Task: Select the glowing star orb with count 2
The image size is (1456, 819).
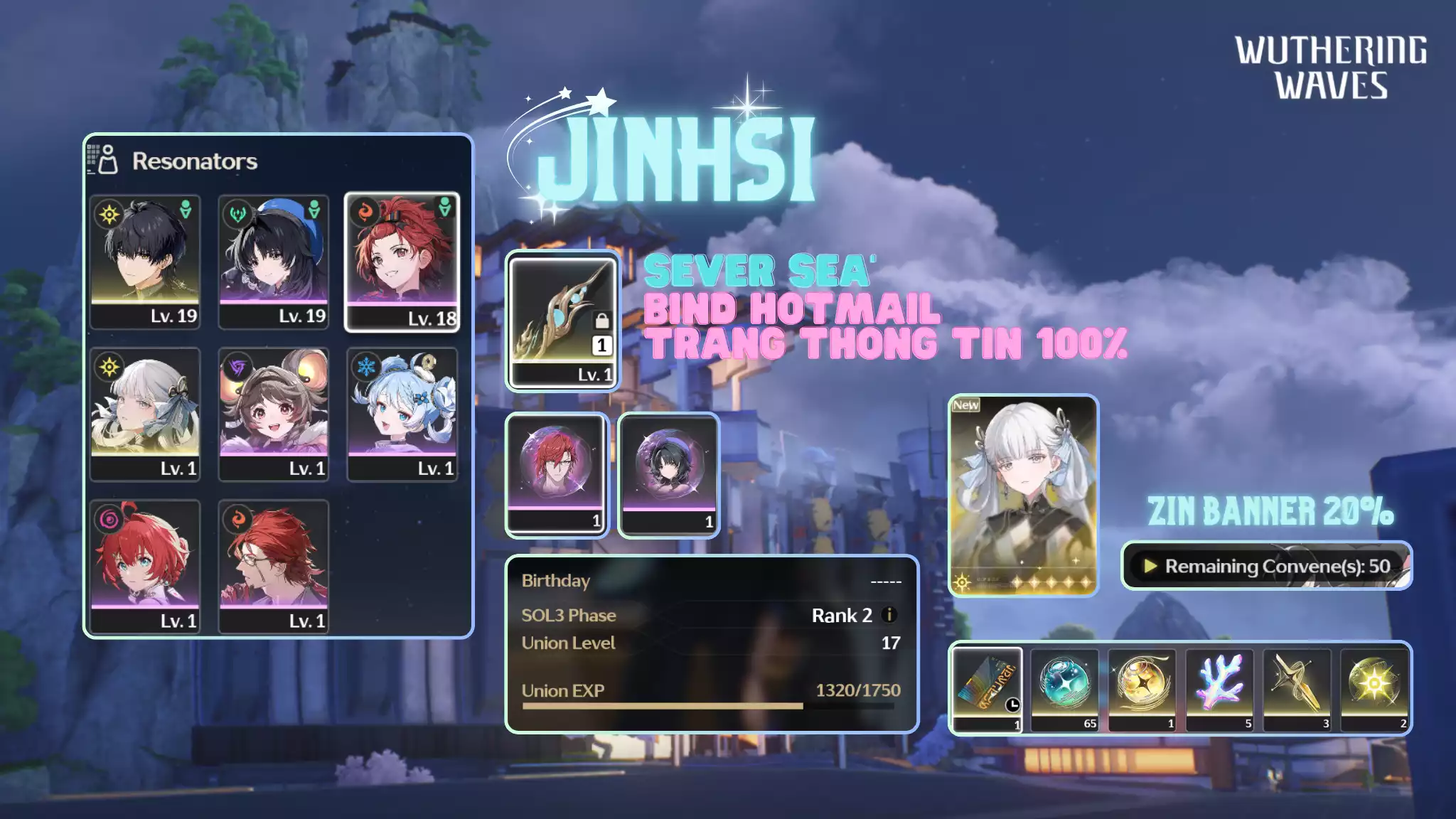Action: click(x=1374, y=688)
